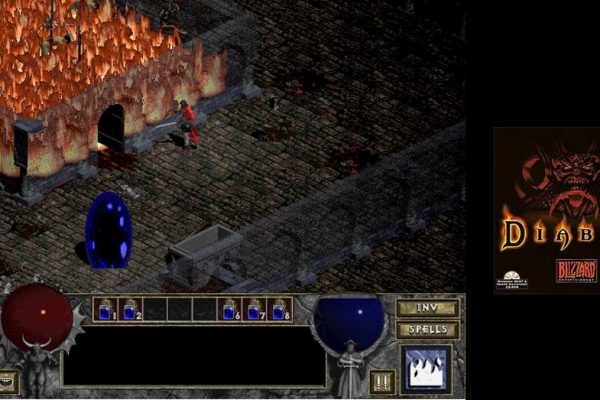Click the Diablo box art thumbnail
Screen dimensions: 600x400
pyautogui.click(x=546, y=210)
